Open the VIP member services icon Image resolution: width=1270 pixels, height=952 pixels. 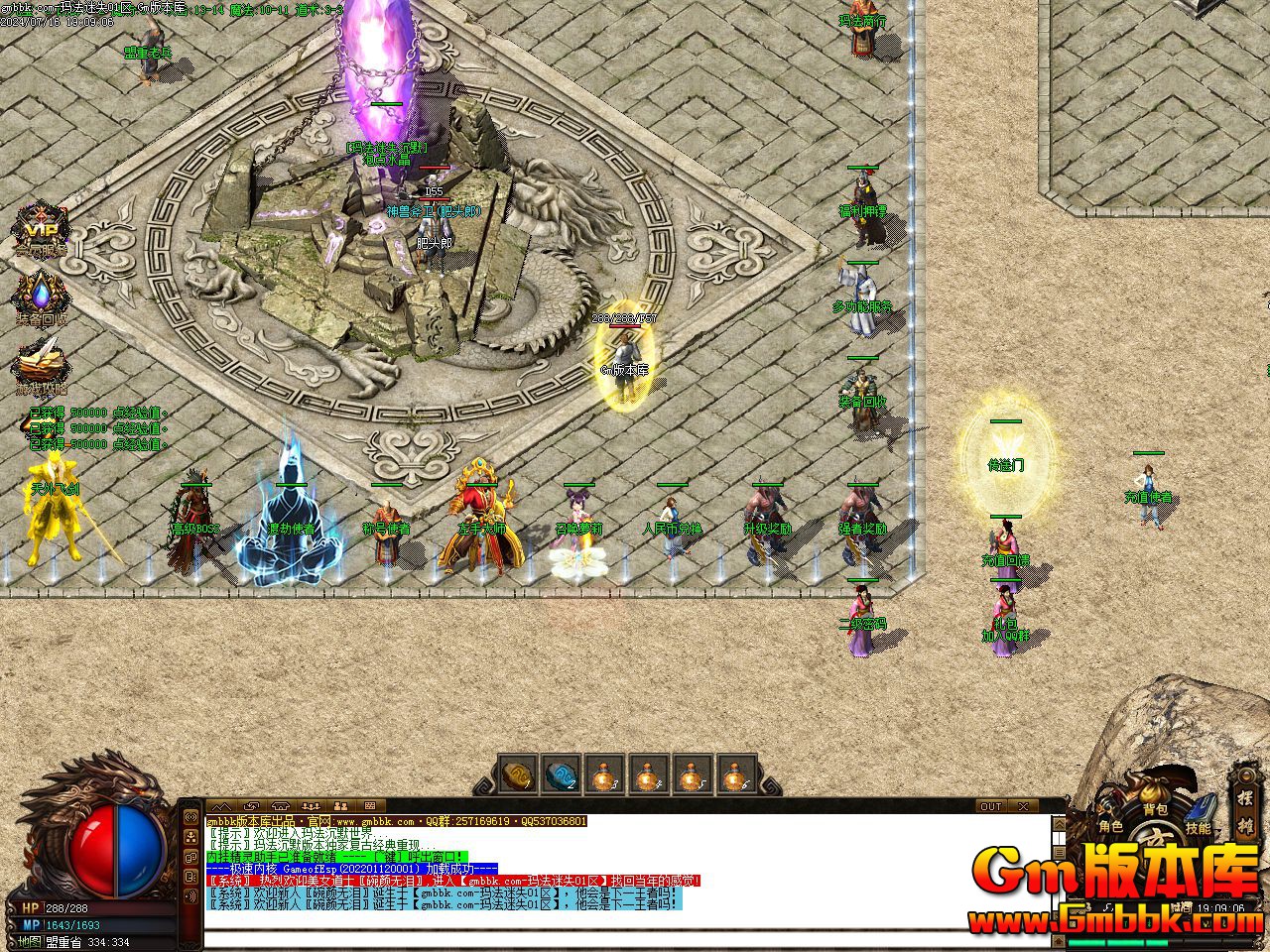click(40, 232)
